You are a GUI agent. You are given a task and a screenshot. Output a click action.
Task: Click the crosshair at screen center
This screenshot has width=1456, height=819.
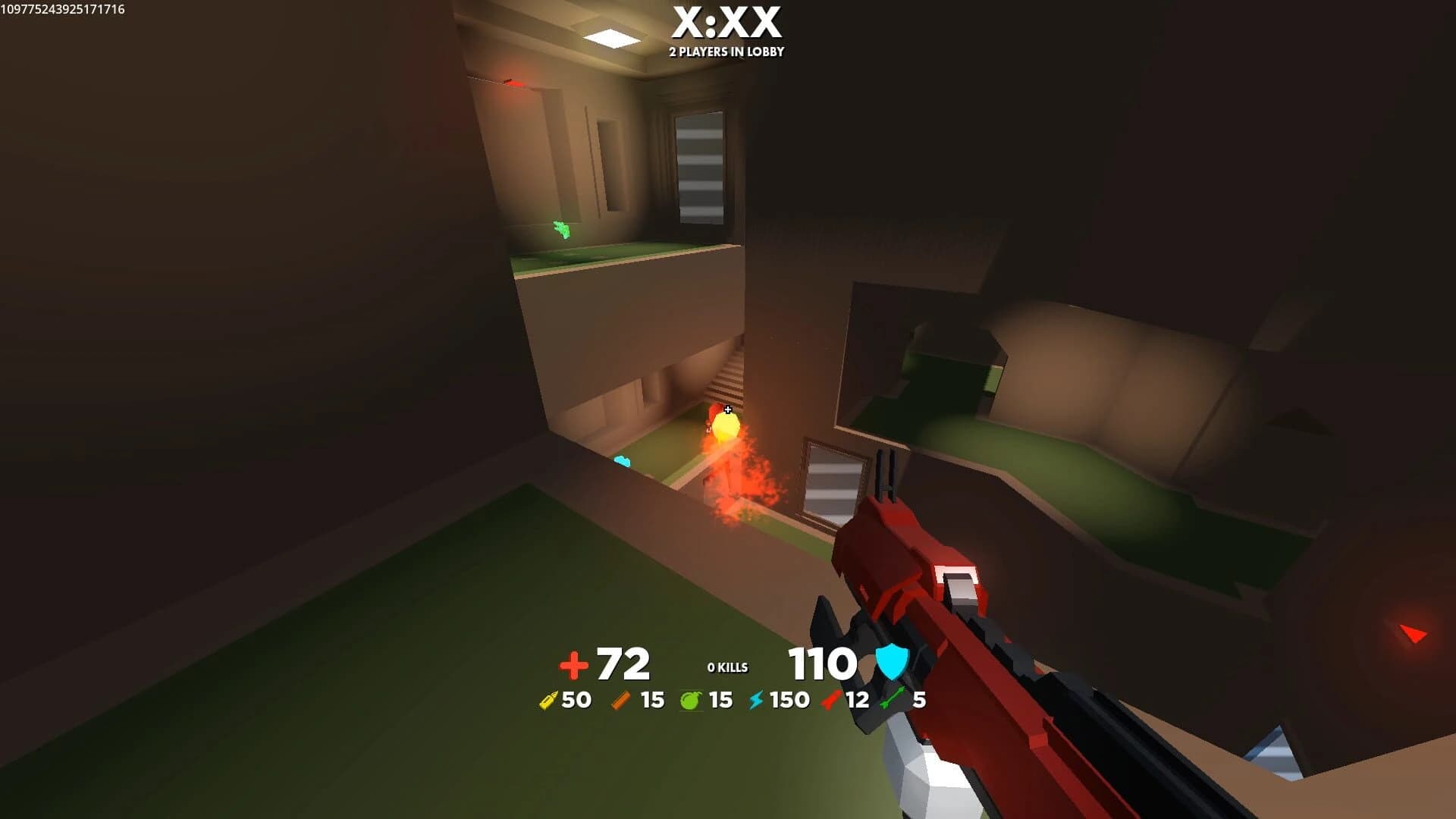728,409
